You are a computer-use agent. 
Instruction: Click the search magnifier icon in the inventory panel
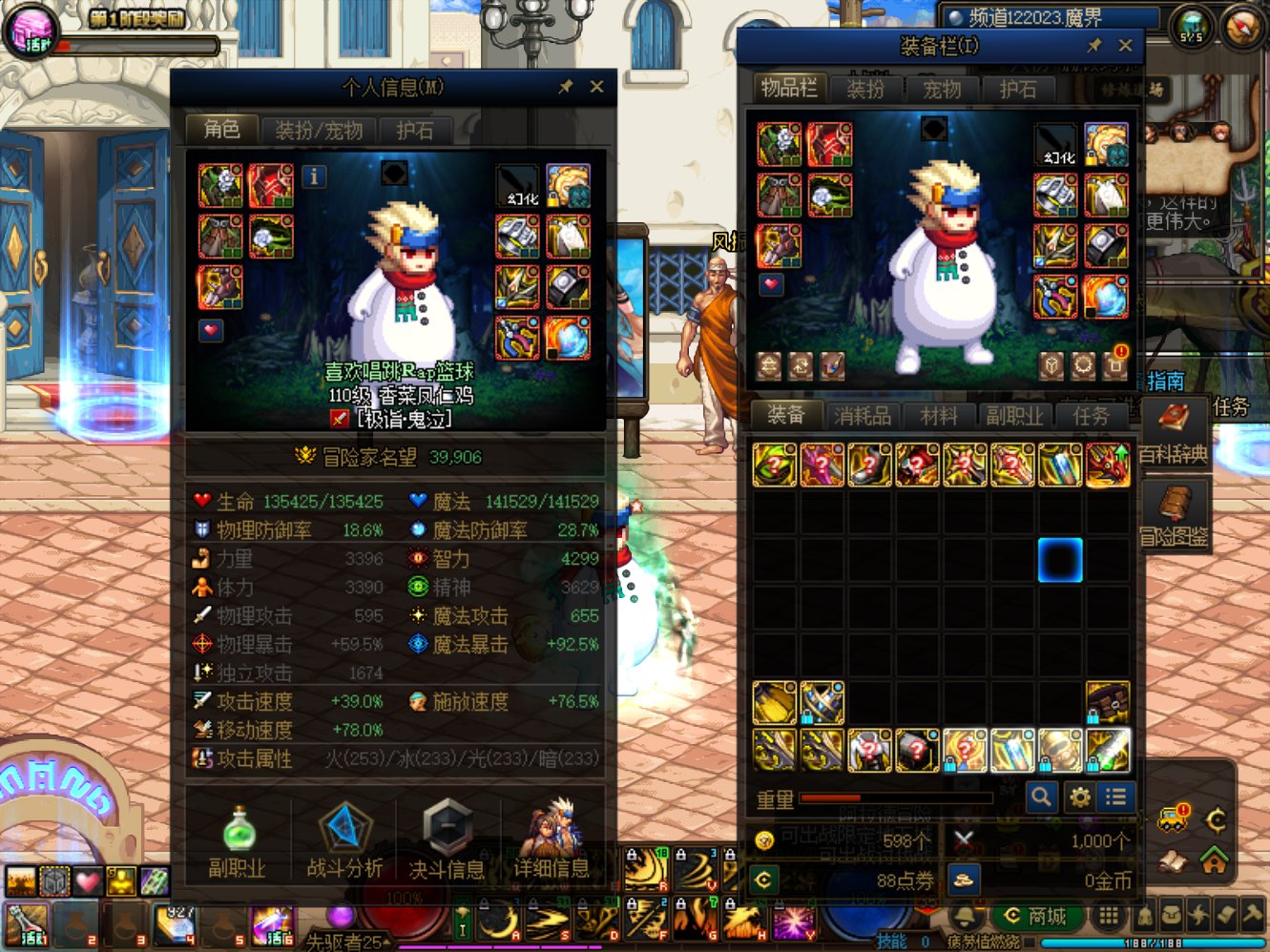[x=1041, y=797]
